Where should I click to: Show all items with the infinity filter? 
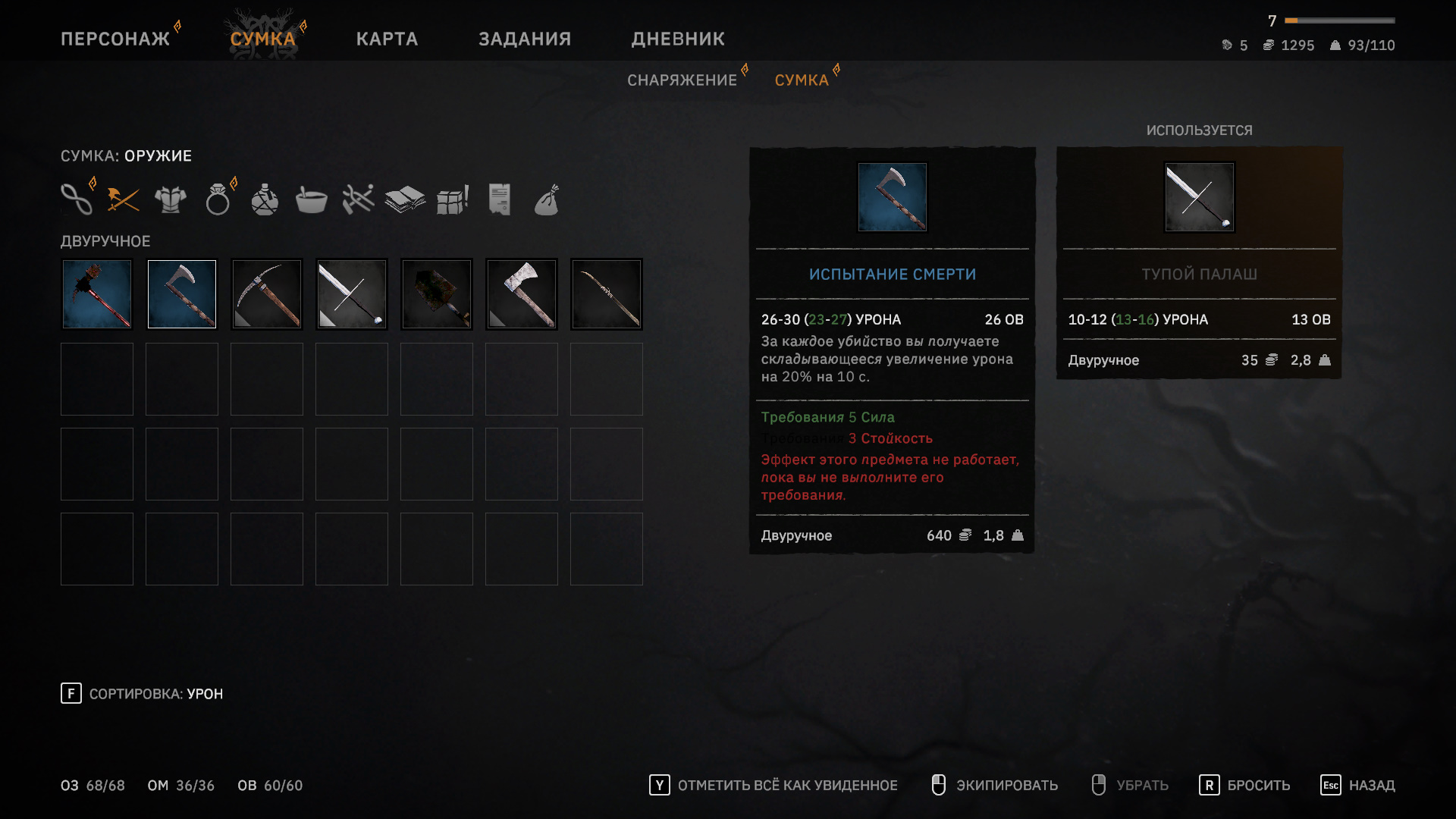click(x=77, y=199)
